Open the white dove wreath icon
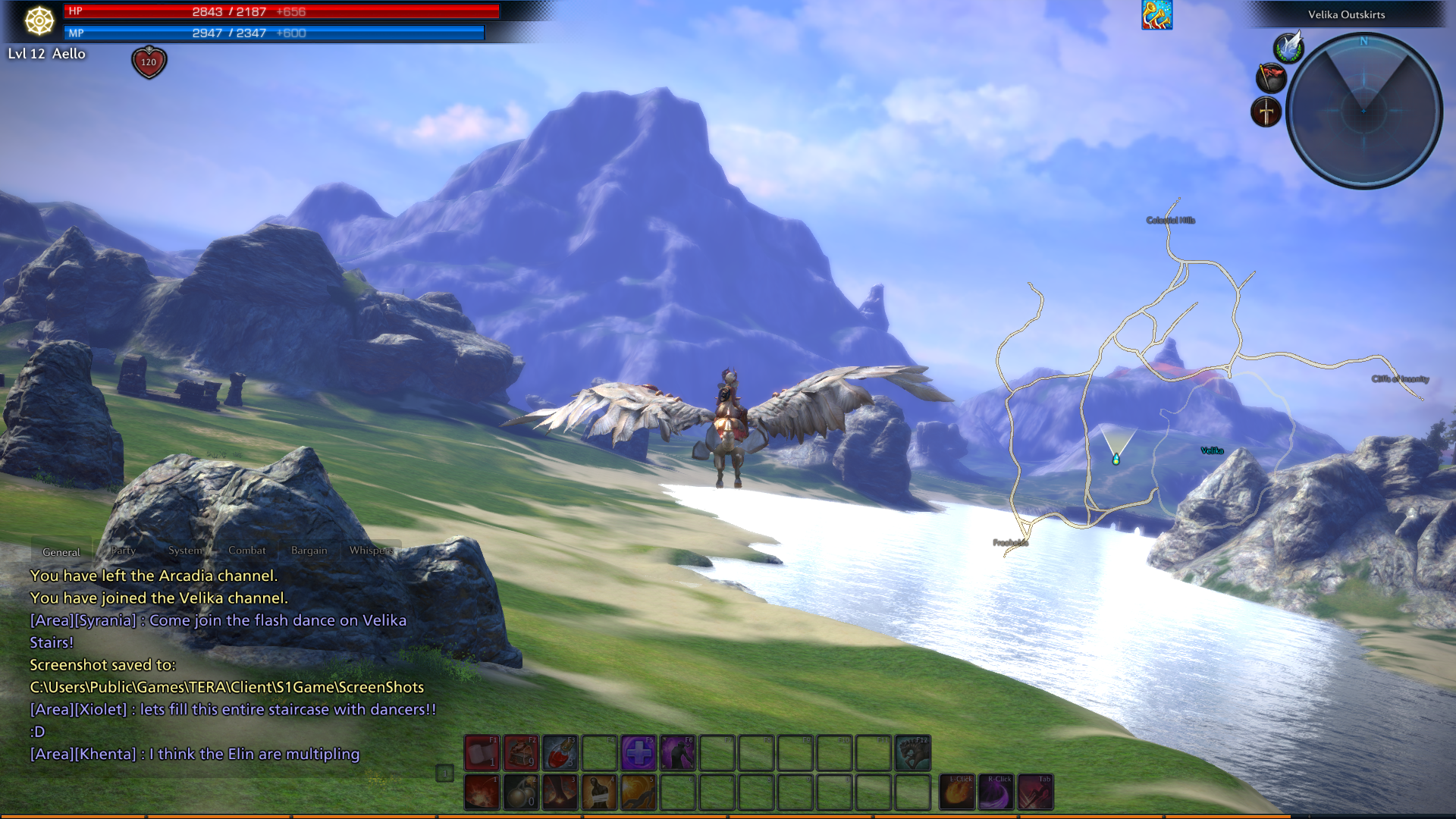The image size is (1456, 819). (x=1288, y=47)
